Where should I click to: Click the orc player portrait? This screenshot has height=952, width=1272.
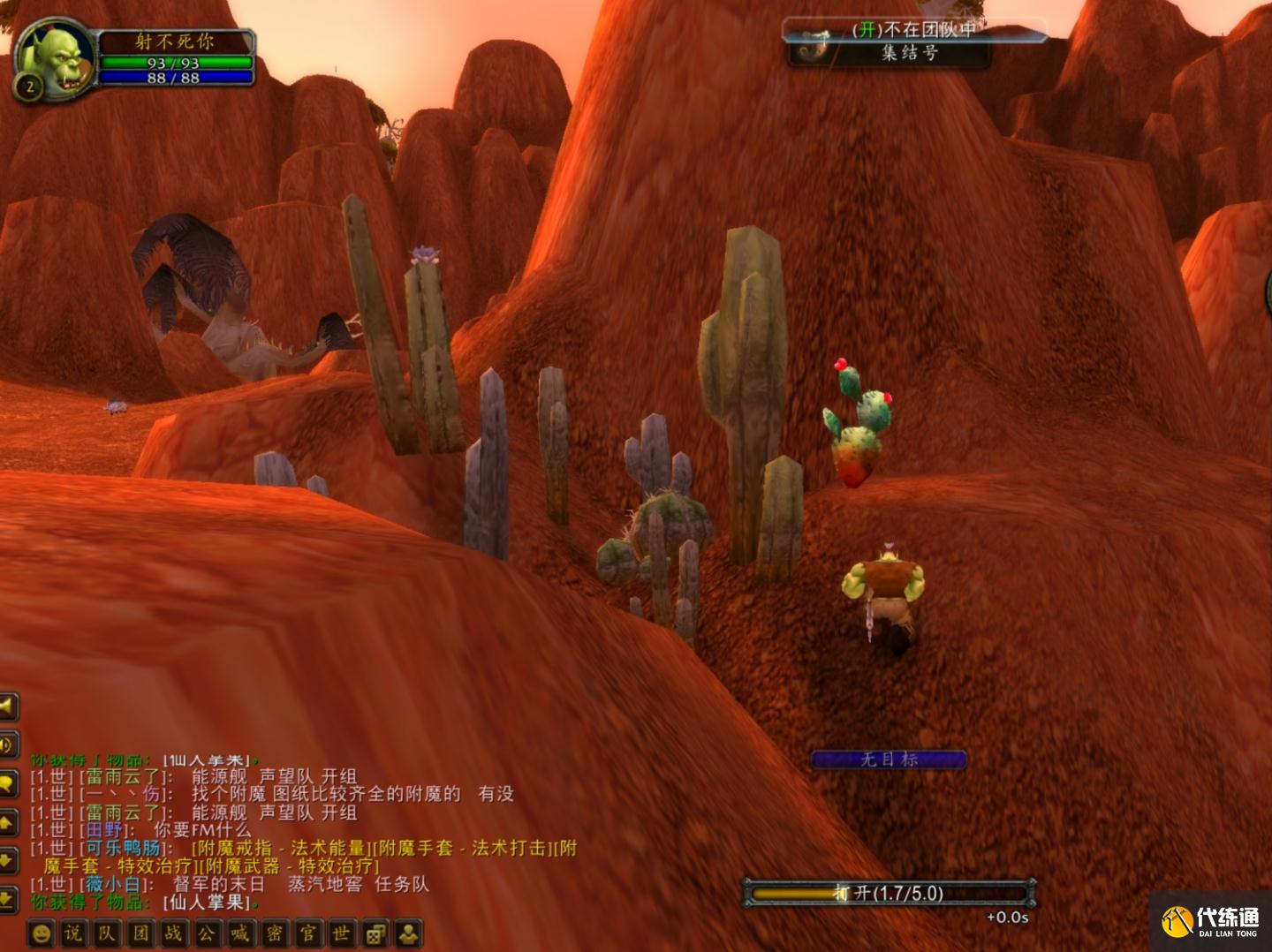click(55, 60)
